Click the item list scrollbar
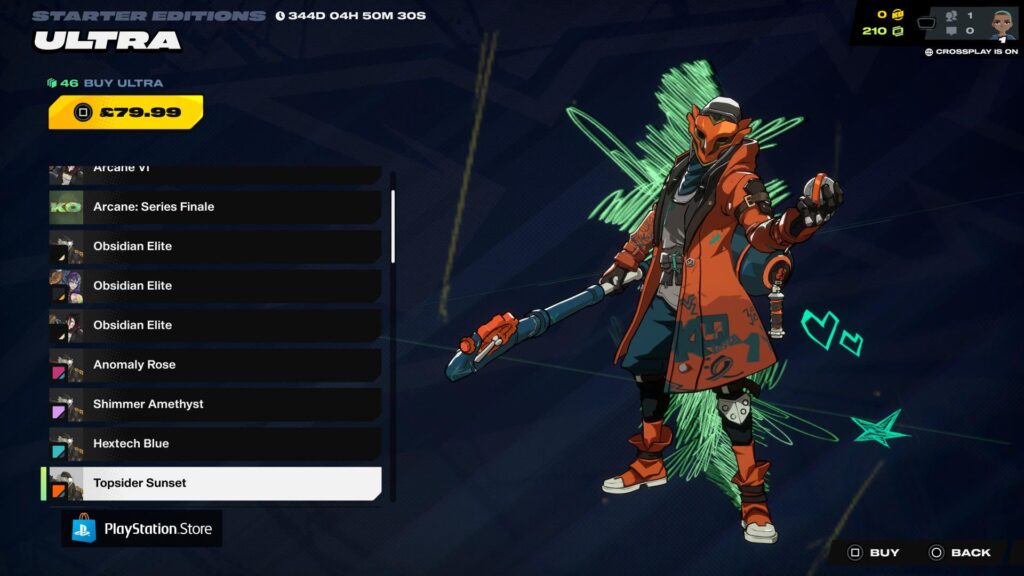The image size is (1024, 576). click(x=393, y=228)
